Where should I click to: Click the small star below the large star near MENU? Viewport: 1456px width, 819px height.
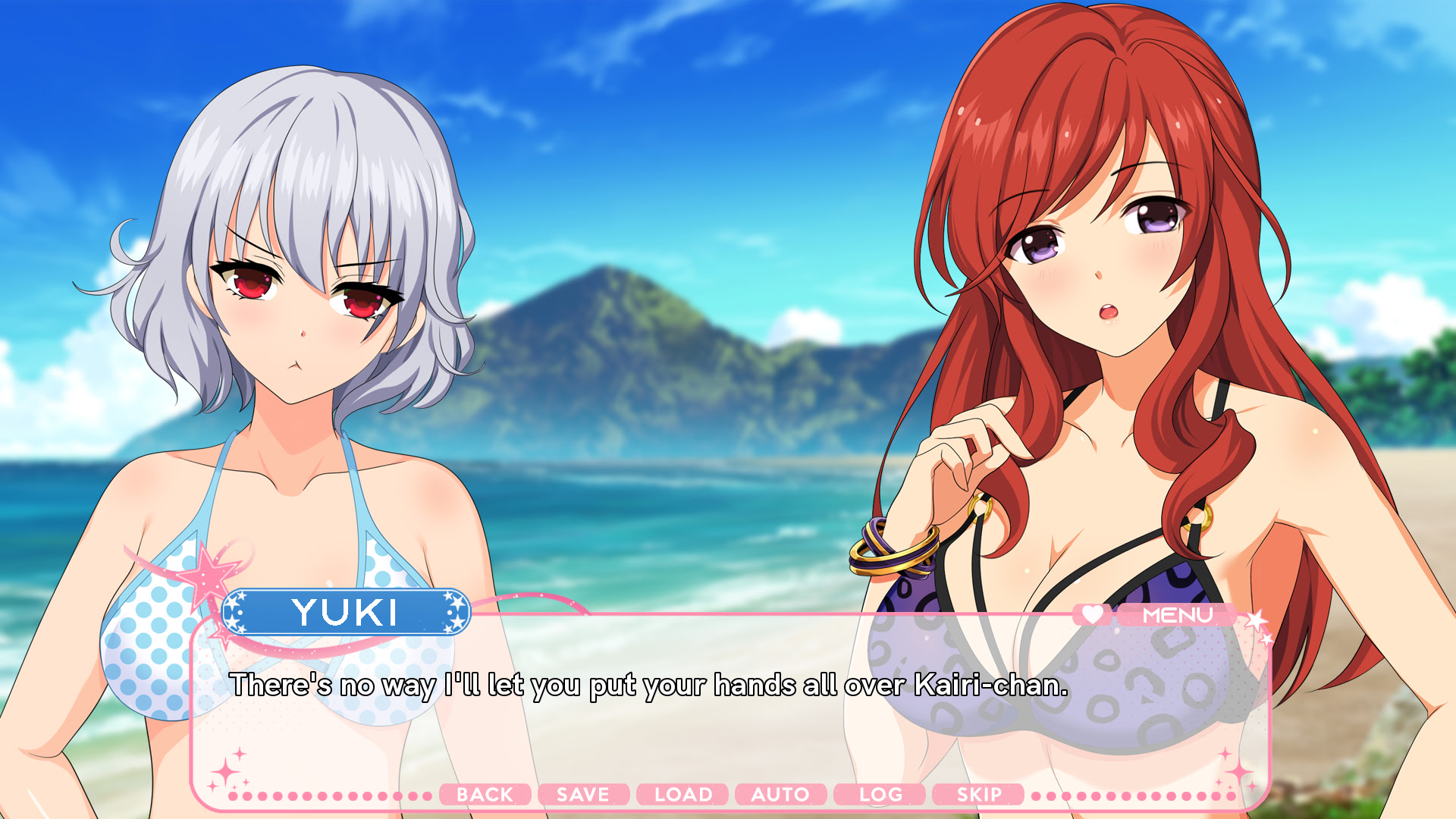pyautogui.click(x=1268, y=641)
